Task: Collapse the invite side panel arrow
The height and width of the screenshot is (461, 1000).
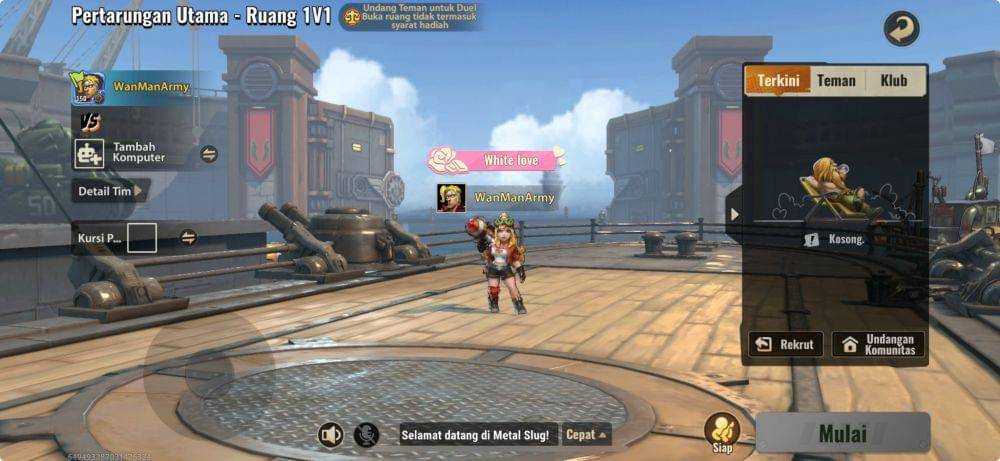Action: click(x=735, y=214)
